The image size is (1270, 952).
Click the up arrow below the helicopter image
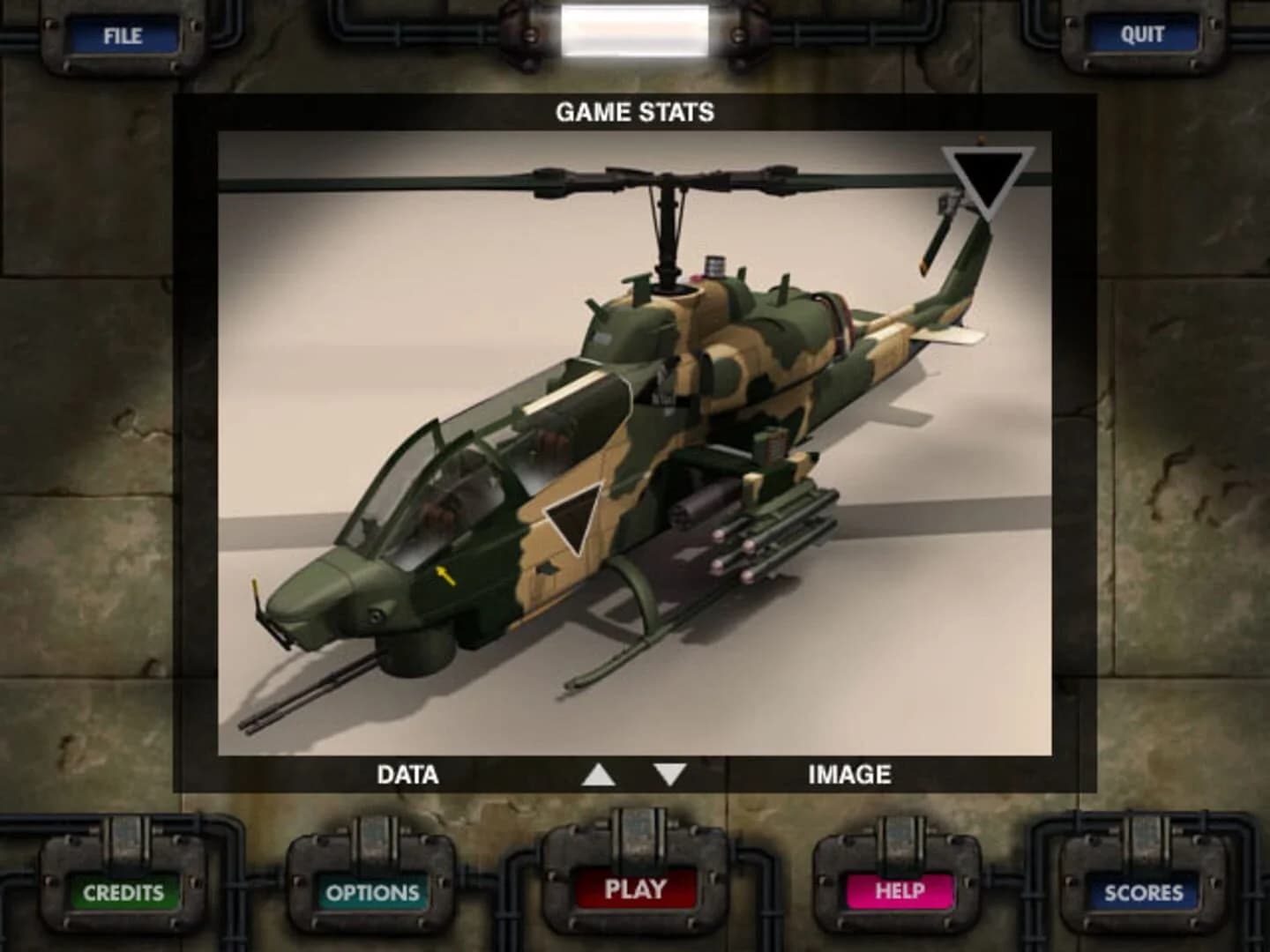(x=598, y=774)
